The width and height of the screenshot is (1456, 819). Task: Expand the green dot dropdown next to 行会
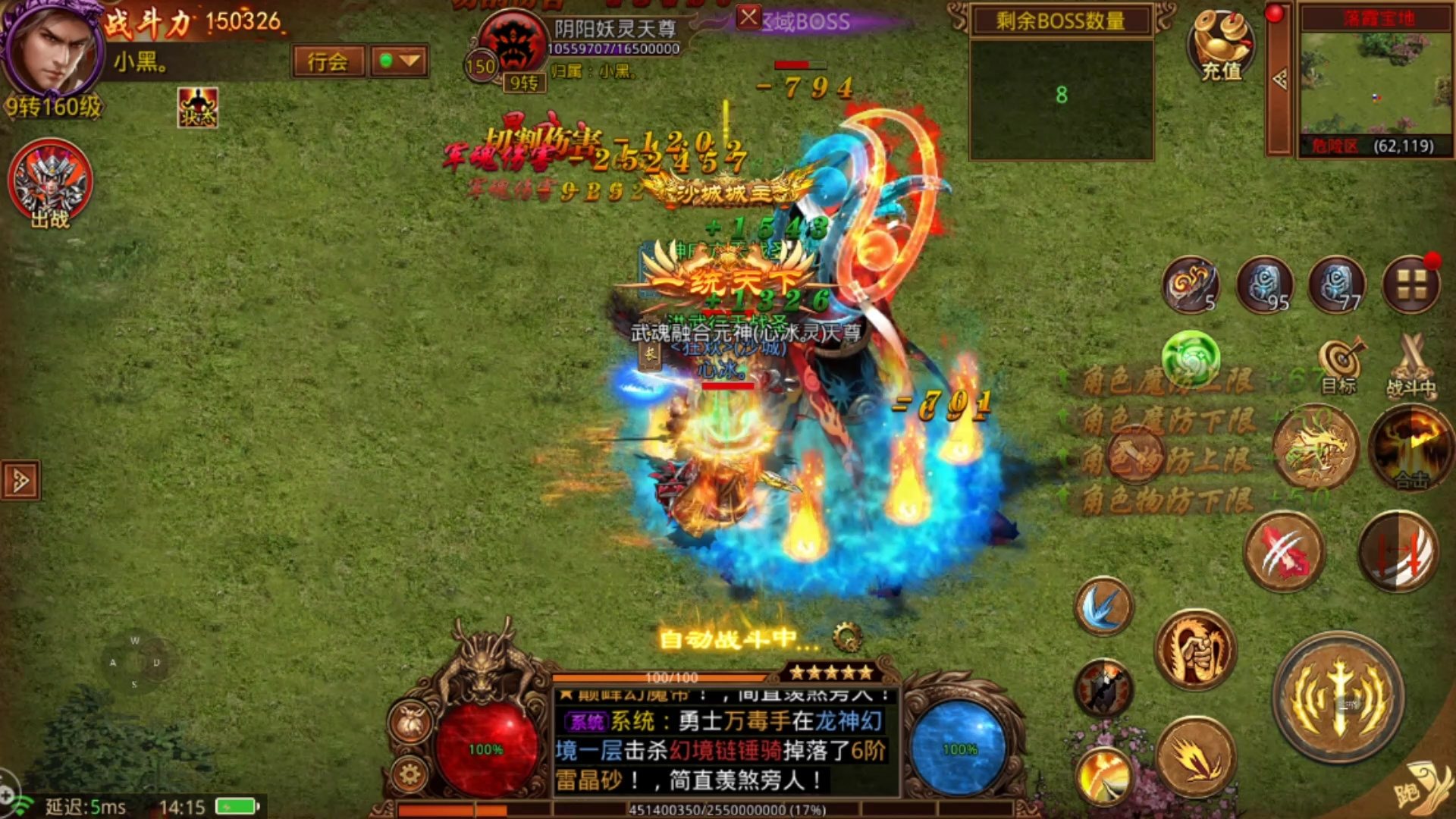coord(399,61)
